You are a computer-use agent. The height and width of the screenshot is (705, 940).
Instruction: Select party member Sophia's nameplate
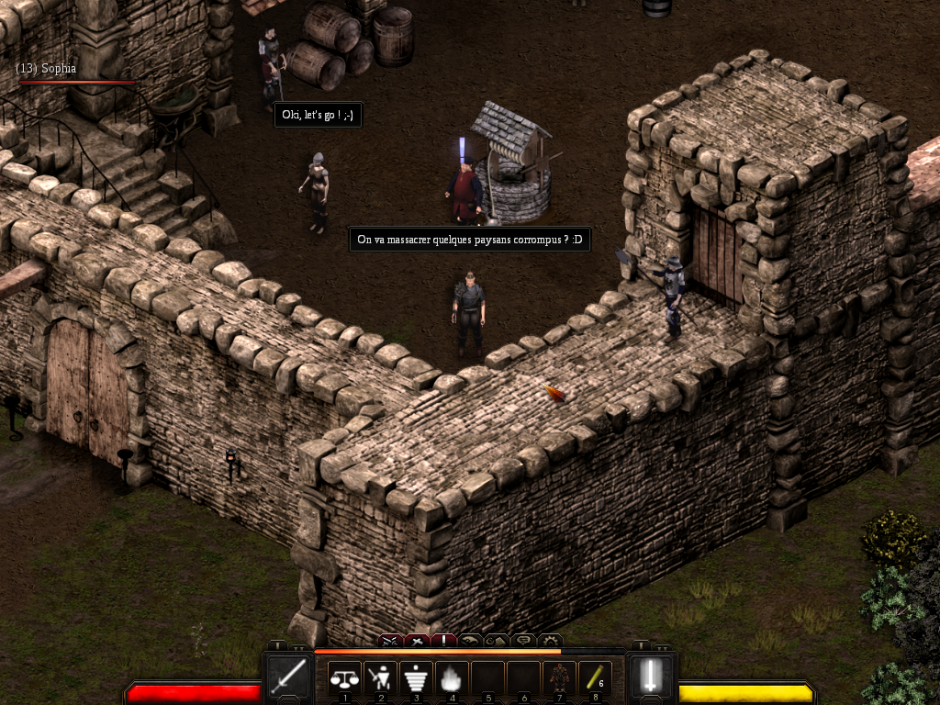click(x=47, y=68)
